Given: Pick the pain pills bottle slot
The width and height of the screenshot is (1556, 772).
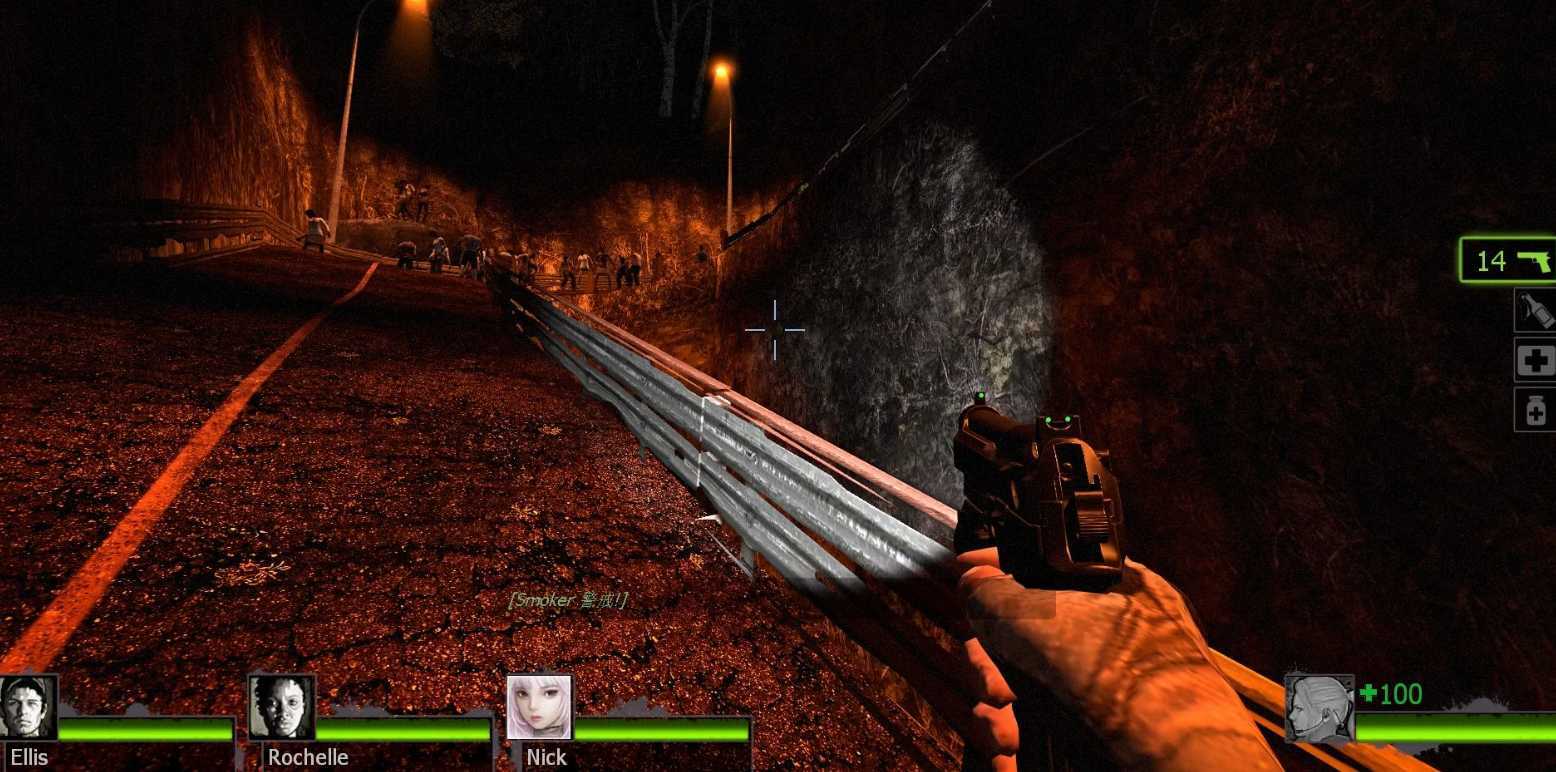Looking at the screenshot, I should [1536, 410].
